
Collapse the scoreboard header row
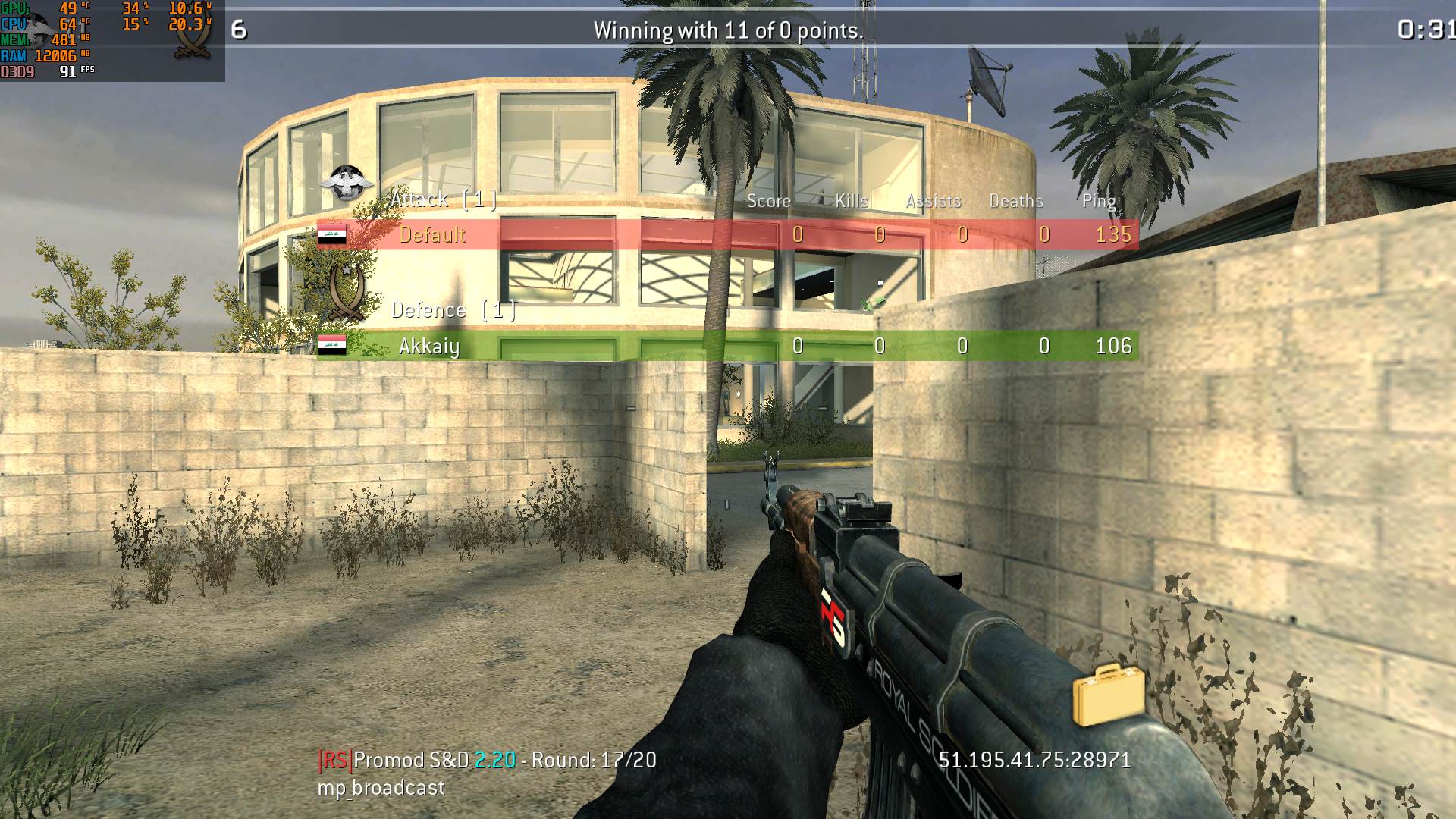[x=931, y=200]
